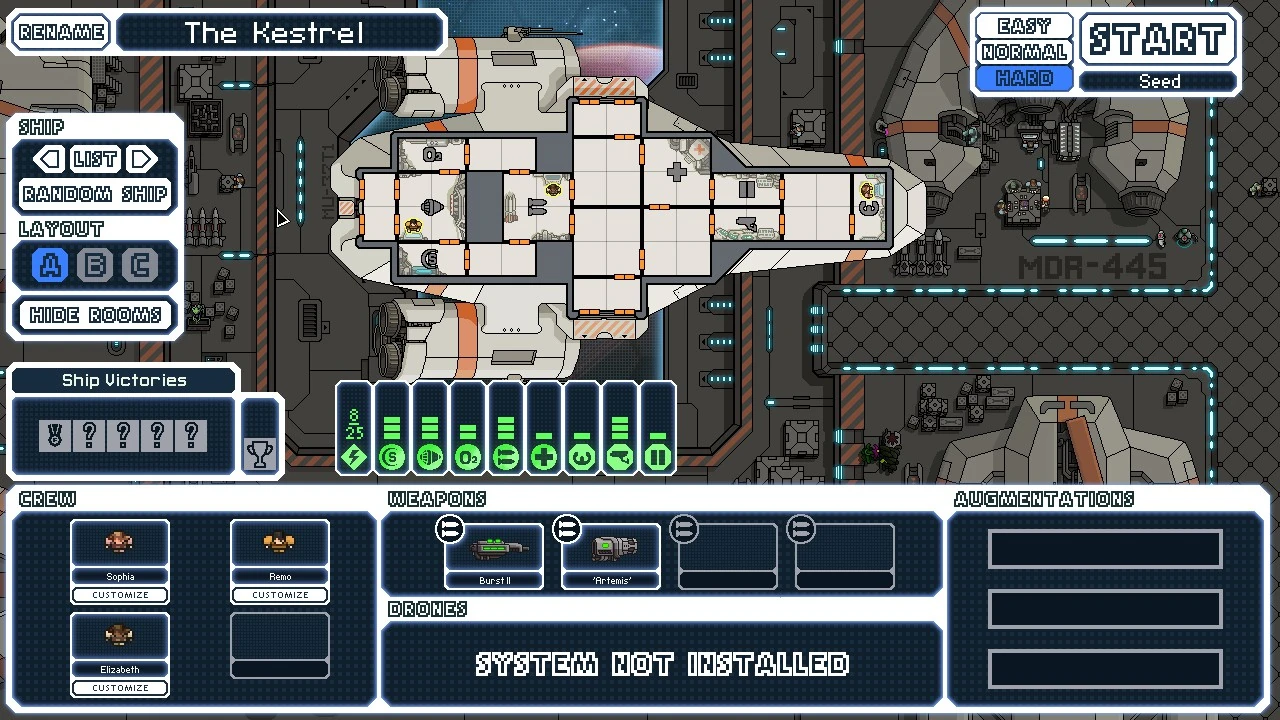Screen dimensions: 1280x720
Task: Switch difficulty to Easy
Action: [x=1022, y=25]
